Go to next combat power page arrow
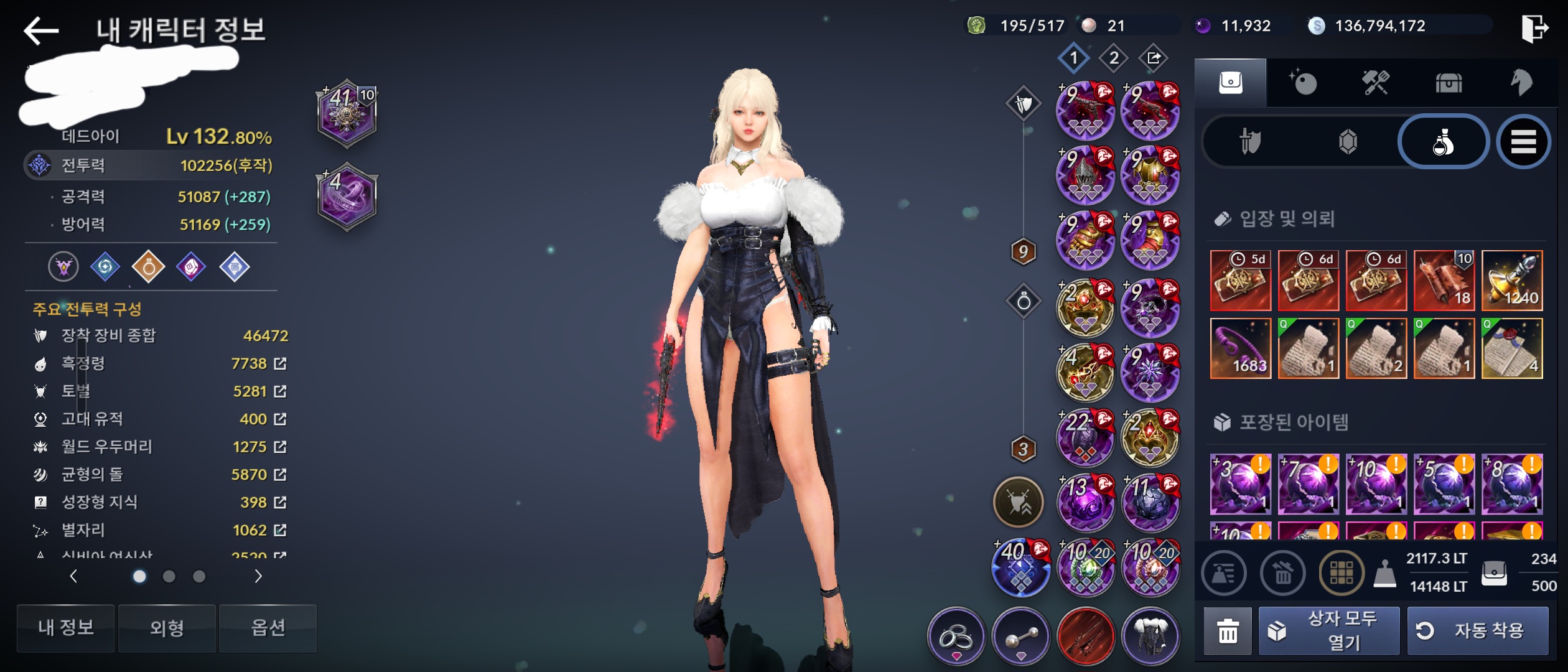 coord(258,577)
